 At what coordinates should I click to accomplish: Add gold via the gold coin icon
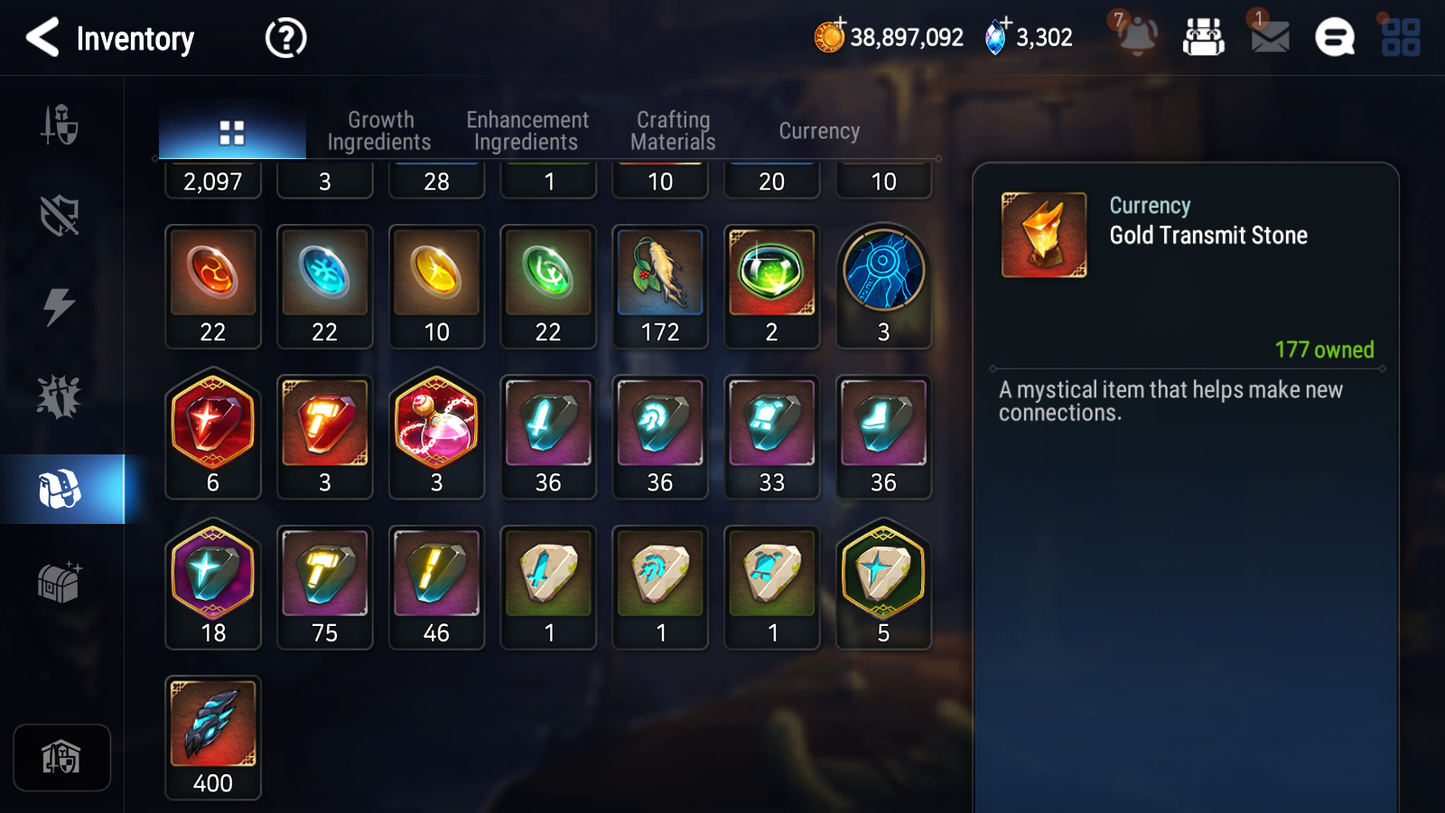pyautogui.click(x=829, y=37)
